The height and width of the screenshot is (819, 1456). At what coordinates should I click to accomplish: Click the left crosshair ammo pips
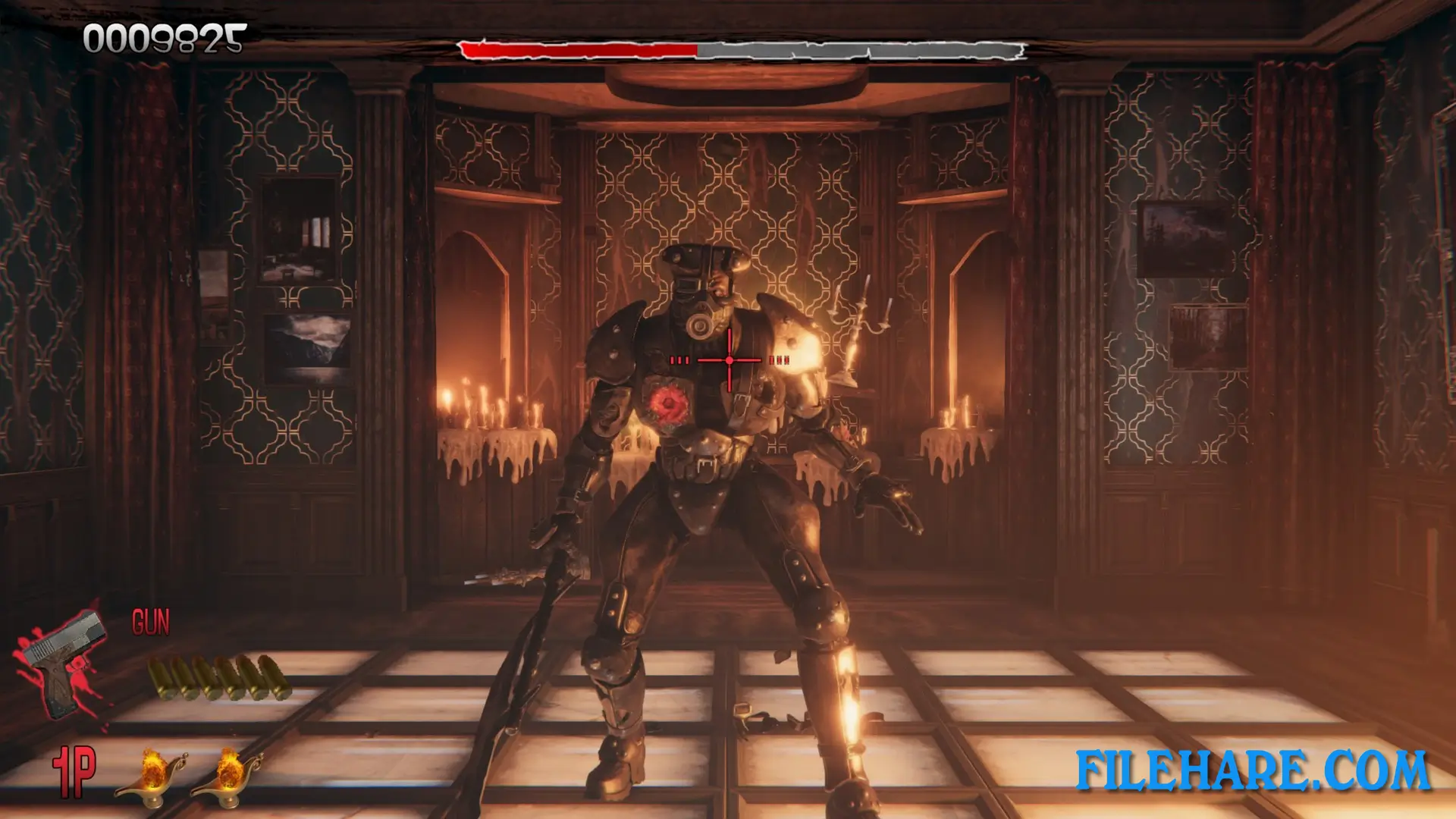681,360
